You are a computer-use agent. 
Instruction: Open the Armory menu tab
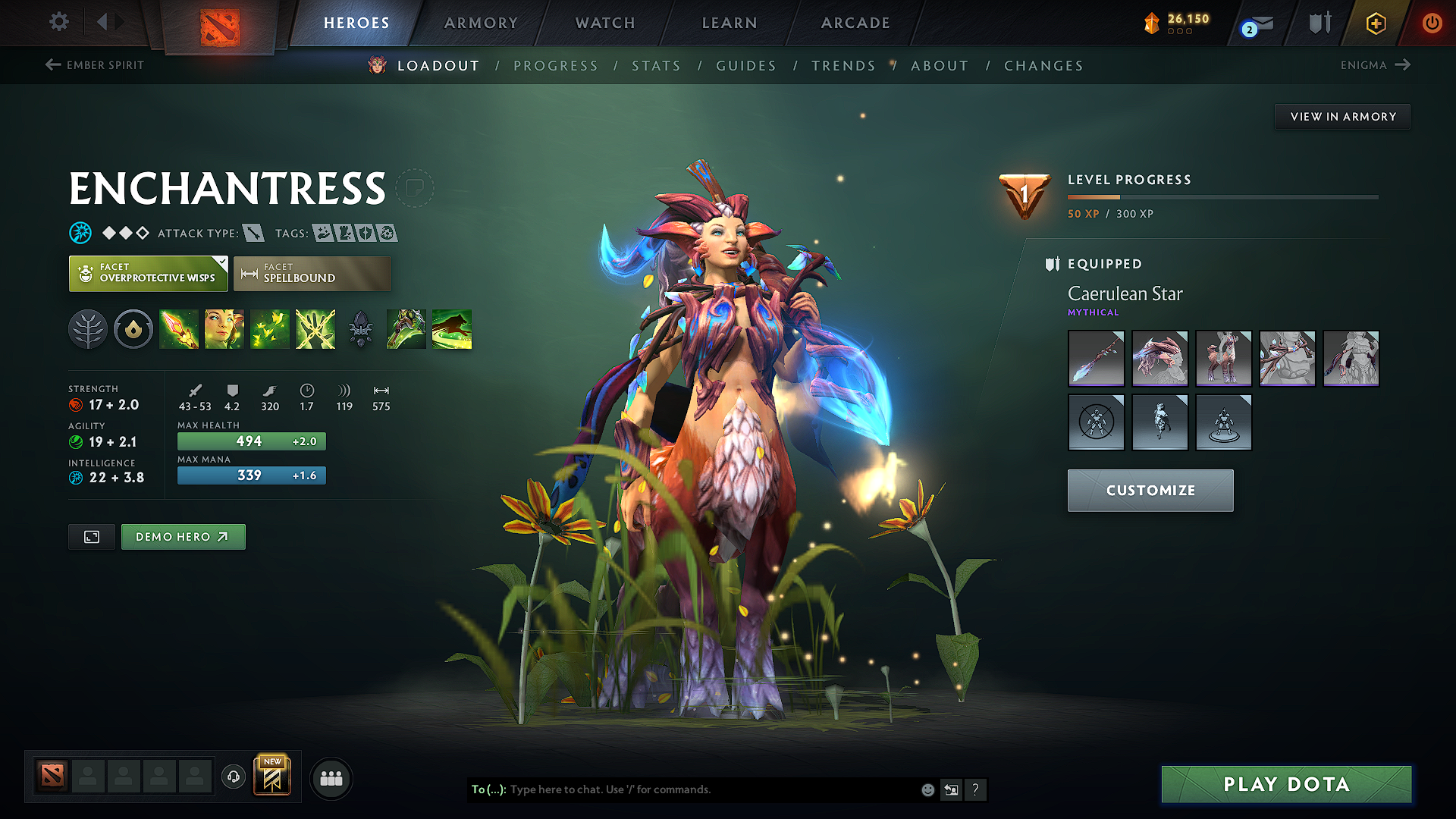pos(481,23)
